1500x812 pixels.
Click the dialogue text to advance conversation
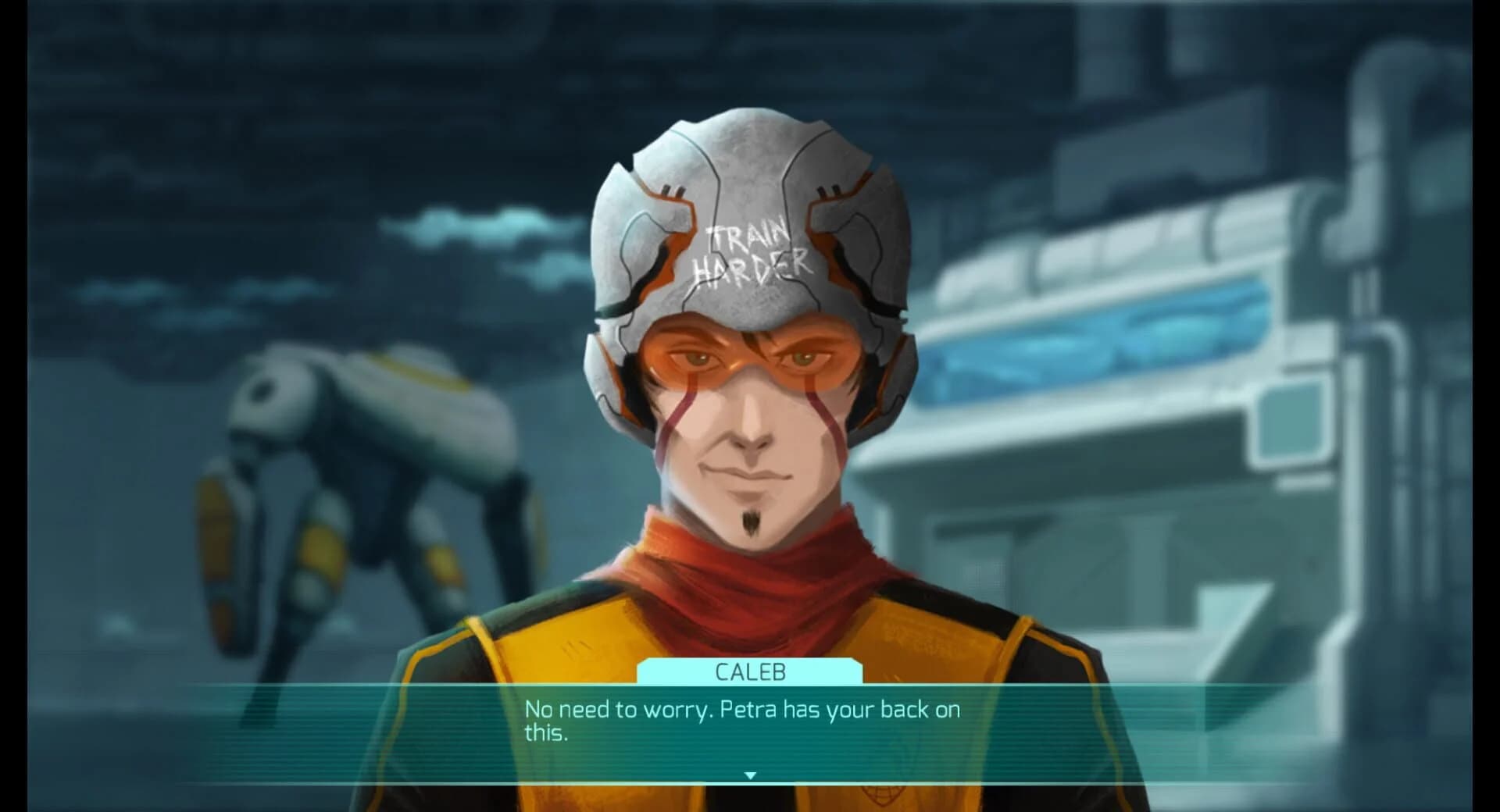point(742,710)
